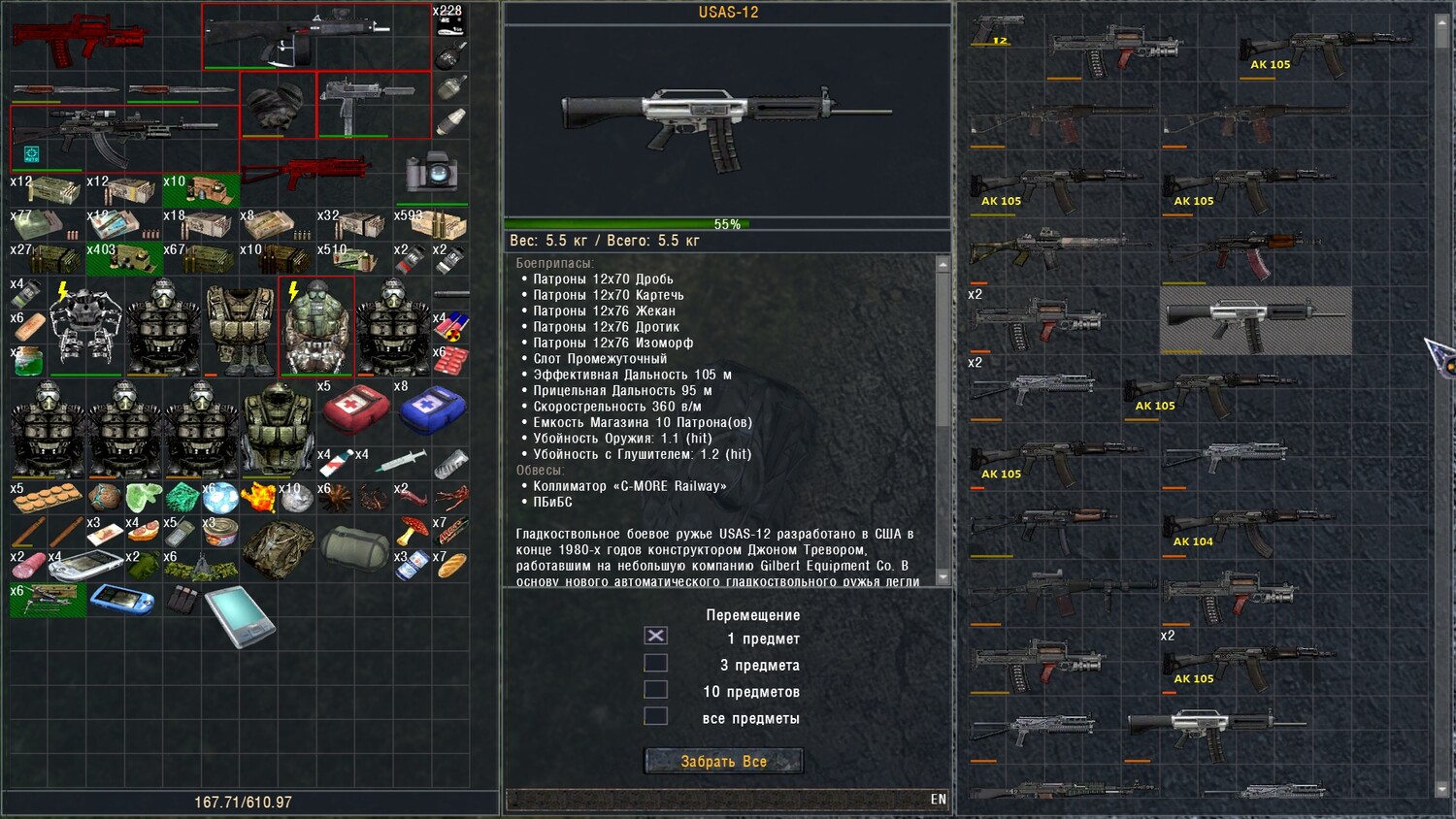Click the syringe item in the inventory
Image resolution: width=1456 pixels, height=819 pixels.
[400, 461]
